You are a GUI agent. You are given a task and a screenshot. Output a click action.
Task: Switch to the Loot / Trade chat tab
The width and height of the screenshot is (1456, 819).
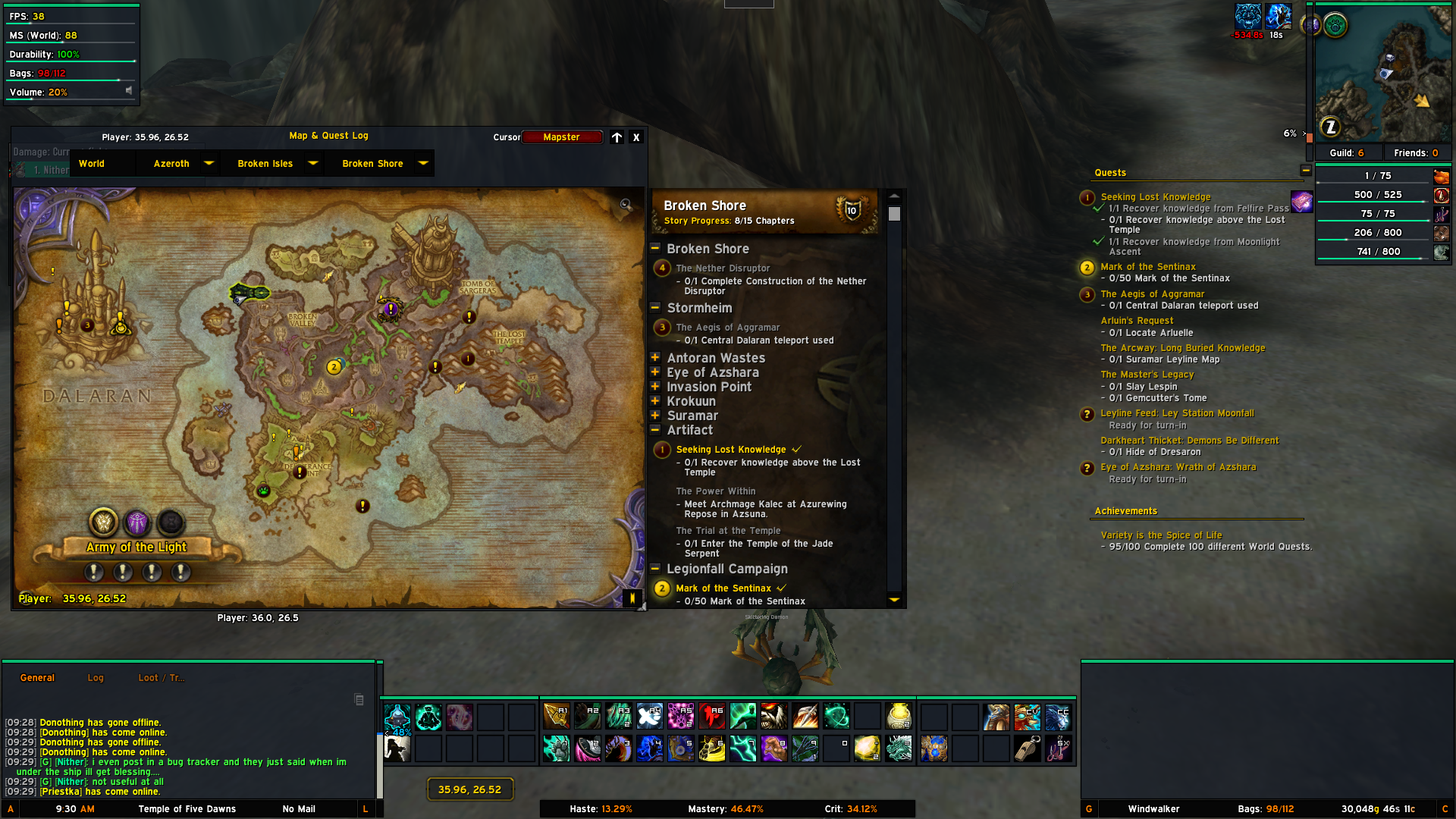coord(161,678)
